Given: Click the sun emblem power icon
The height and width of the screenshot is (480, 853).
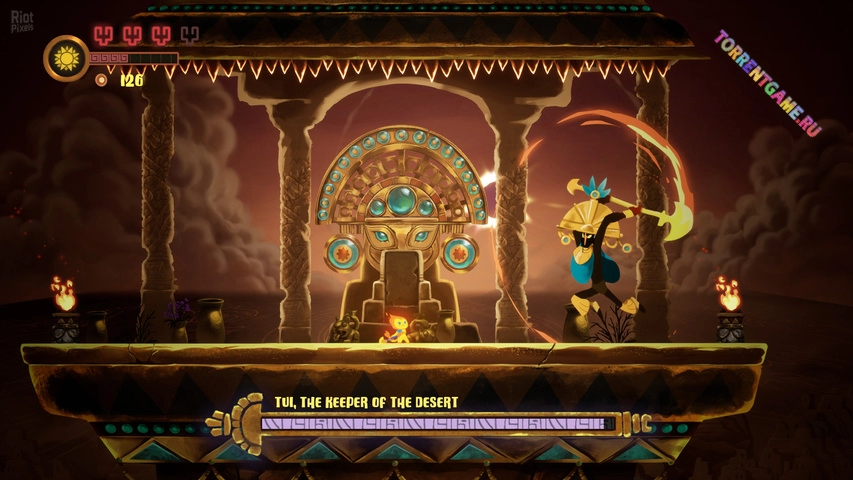Looking at the screenshot, I should pos(66,58).
